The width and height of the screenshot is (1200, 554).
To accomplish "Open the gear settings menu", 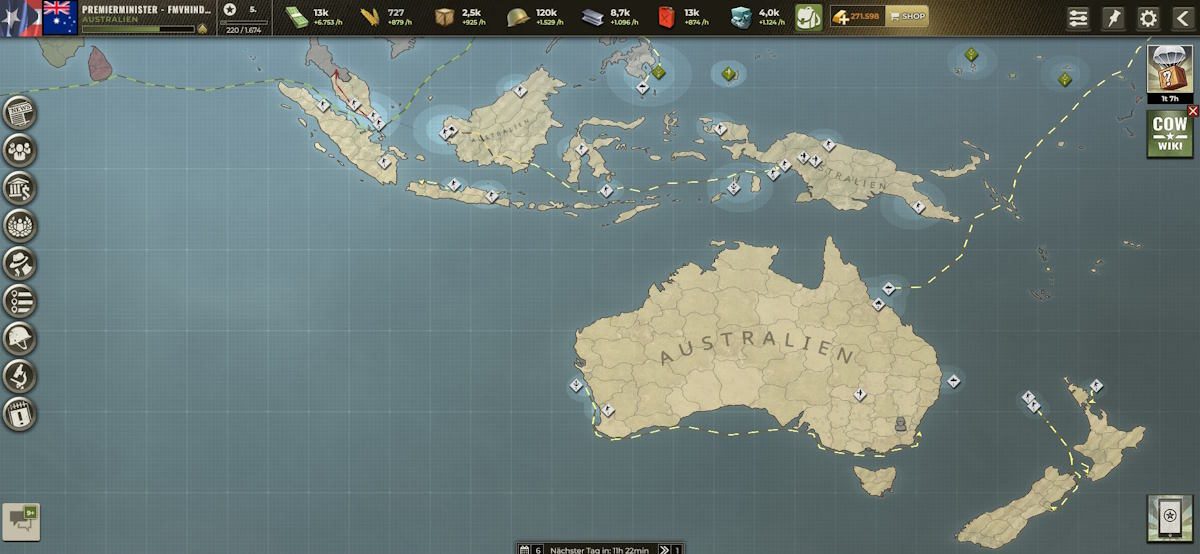I will tap(1148, 18).
